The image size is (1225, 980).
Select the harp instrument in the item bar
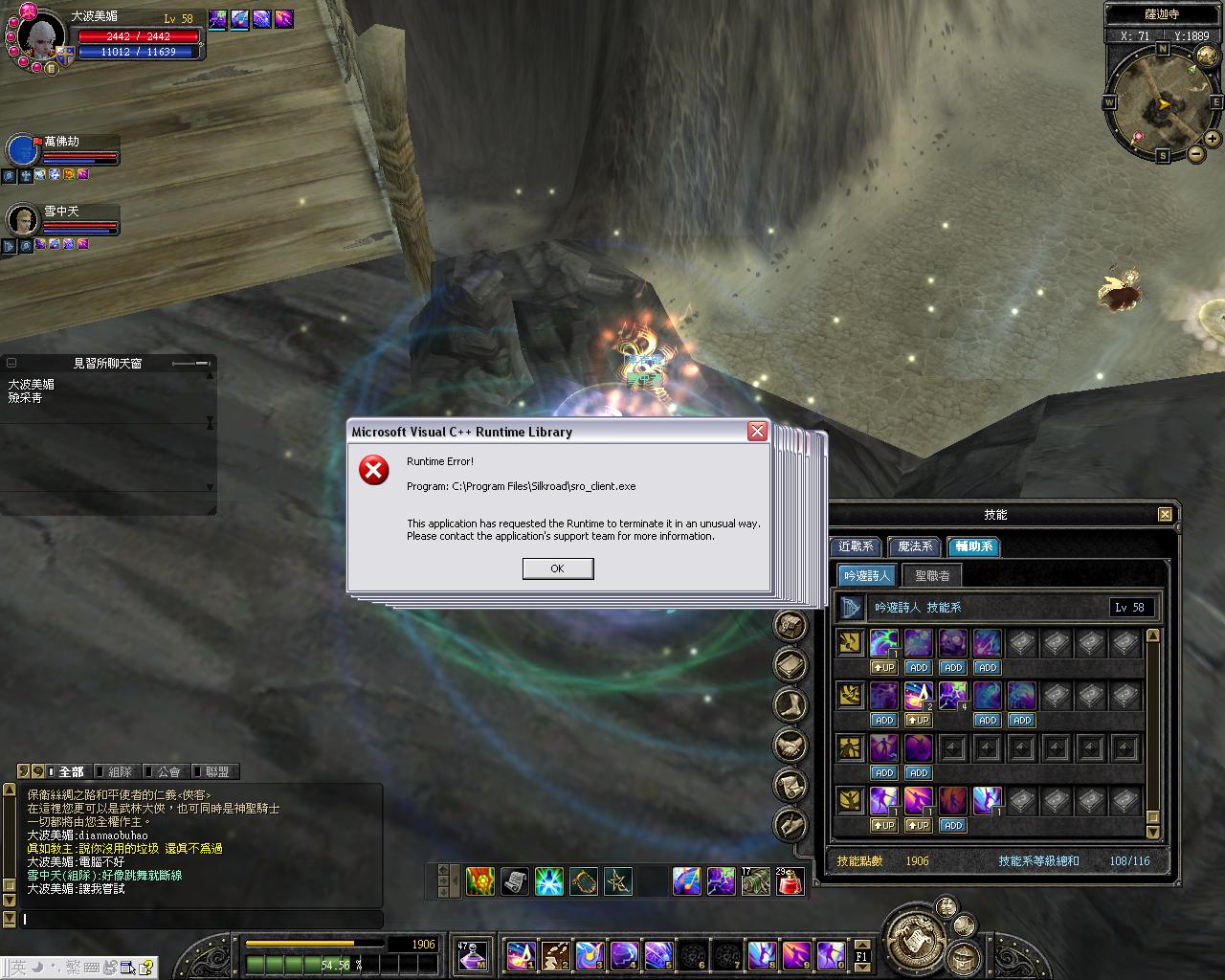584,881
